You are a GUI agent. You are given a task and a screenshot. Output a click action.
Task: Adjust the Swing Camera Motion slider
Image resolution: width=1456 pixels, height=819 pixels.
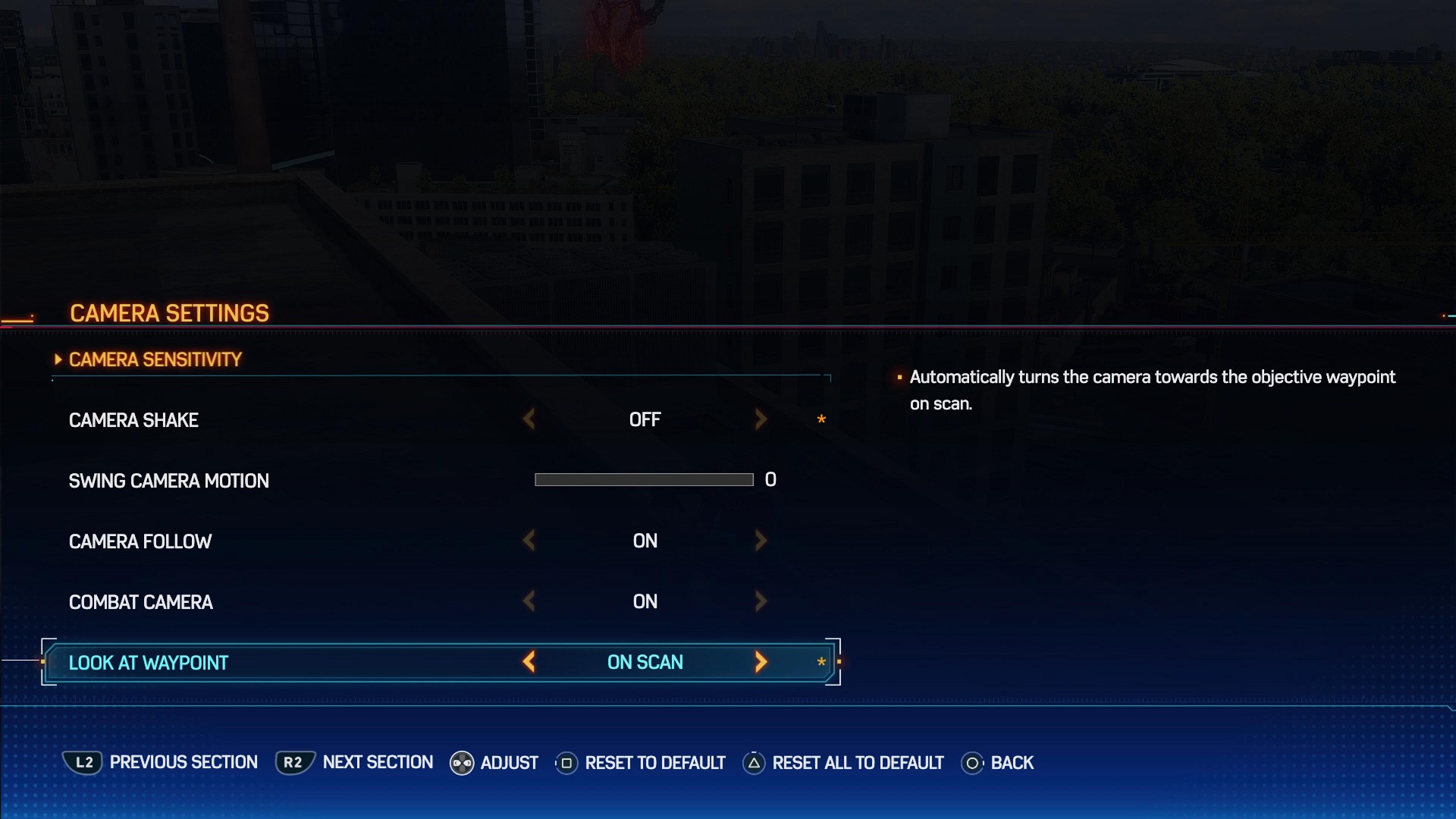642,479
